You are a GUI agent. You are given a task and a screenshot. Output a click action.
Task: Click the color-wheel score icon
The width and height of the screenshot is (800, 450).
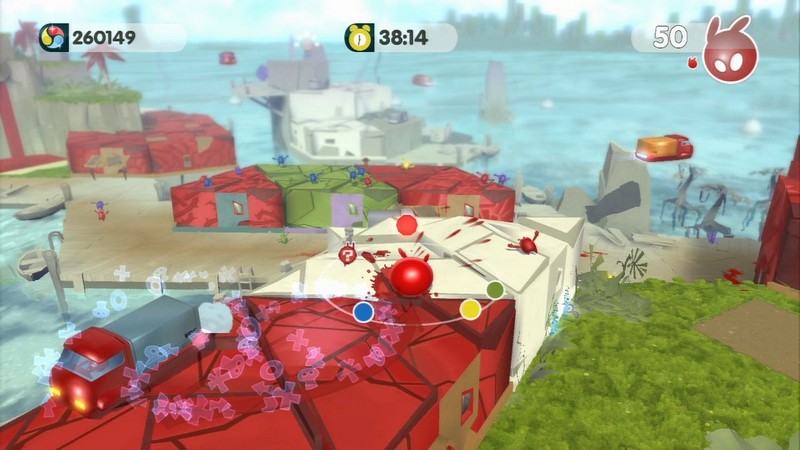click(x=53, y=38)
